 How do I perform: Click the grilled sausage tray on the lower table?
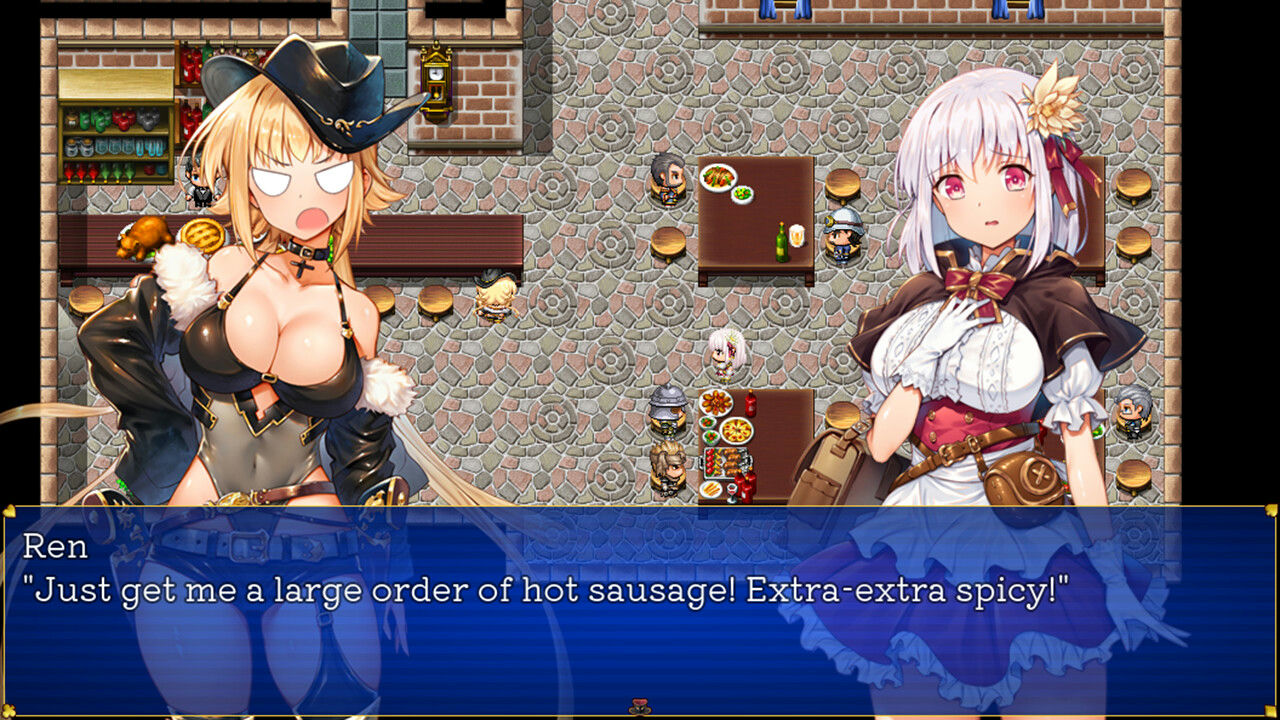(726, 464)
